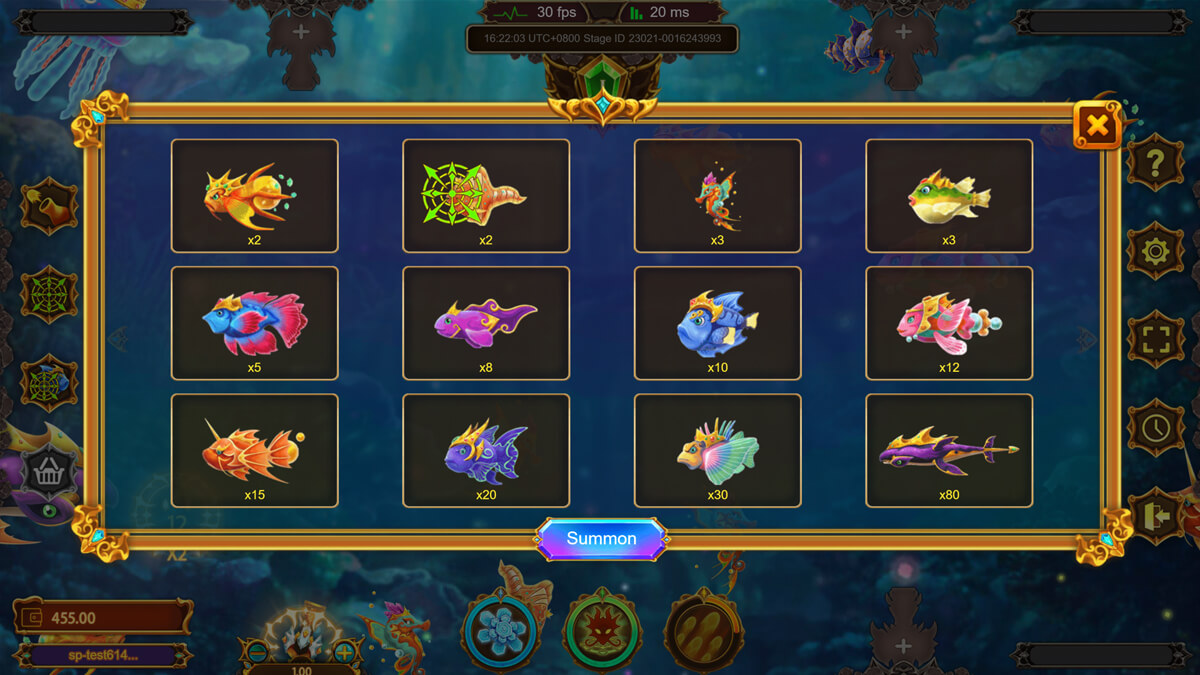Screen dimensions: 1200x675
Task: Choose the x20 purple crowned fish card
Action: coord(486,450)
